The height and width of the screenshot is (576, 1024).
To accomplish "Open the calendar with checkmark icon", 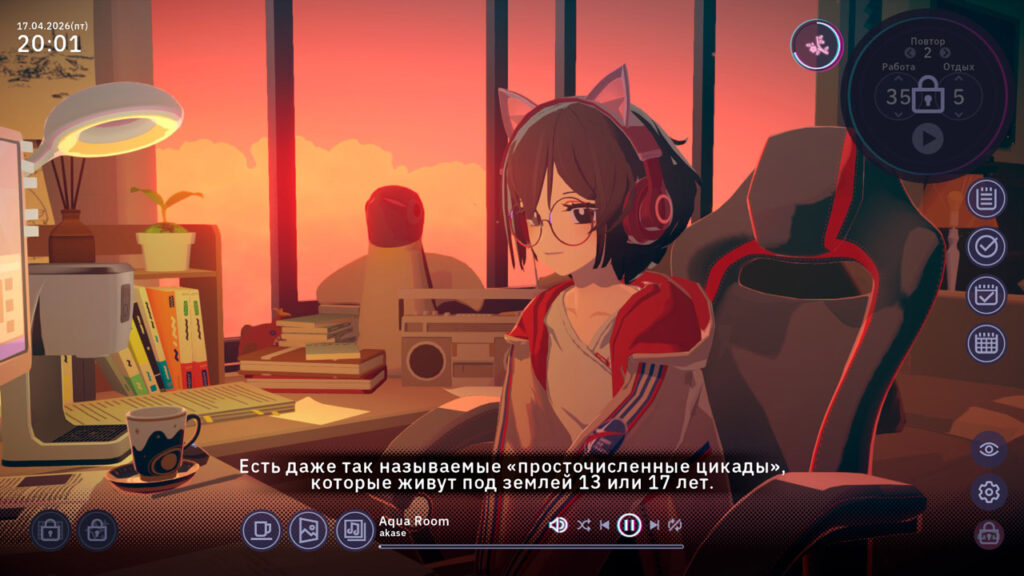I will pyautogui.click(x=986, y=295).
